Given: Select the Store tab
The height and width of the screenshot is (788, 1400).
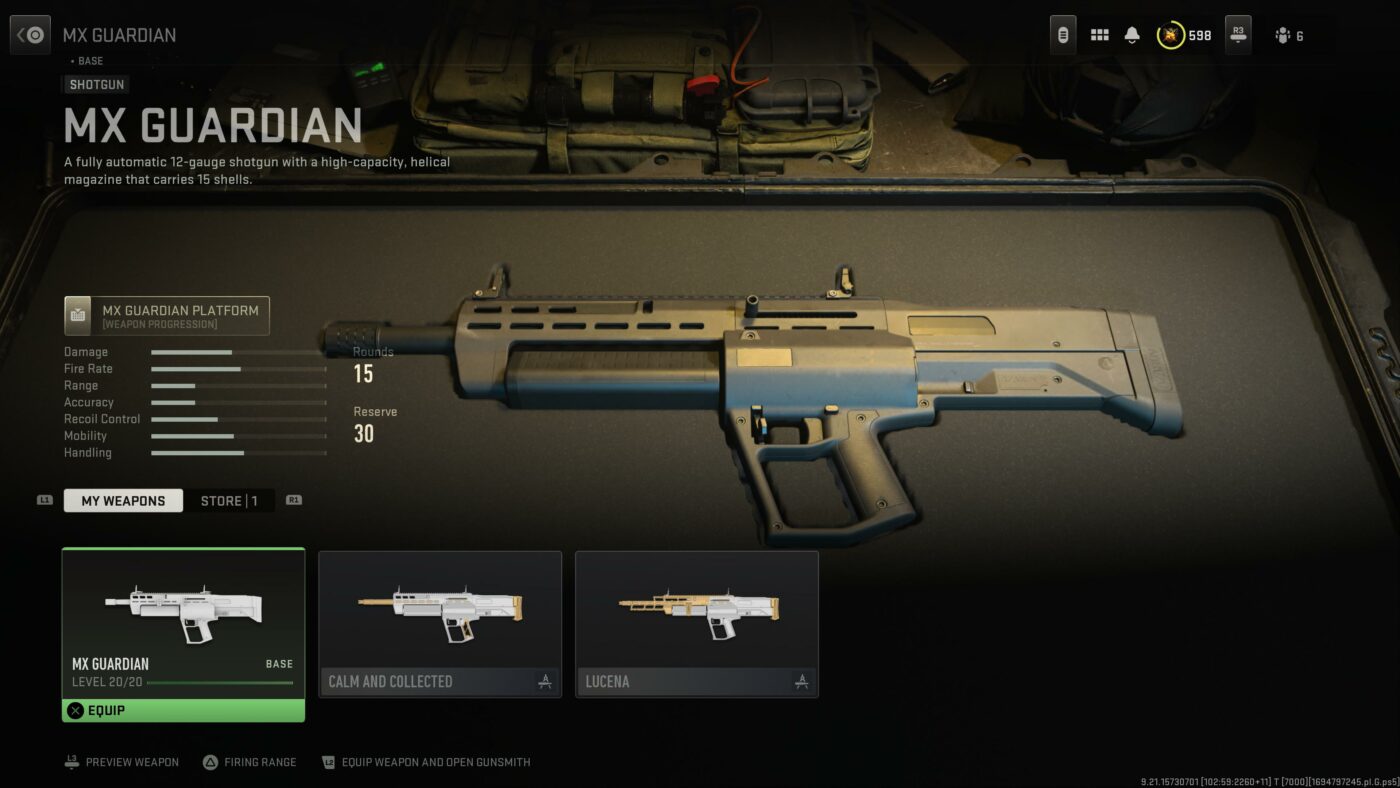Looking at the screenshot, I should click(x=230, y=500).
